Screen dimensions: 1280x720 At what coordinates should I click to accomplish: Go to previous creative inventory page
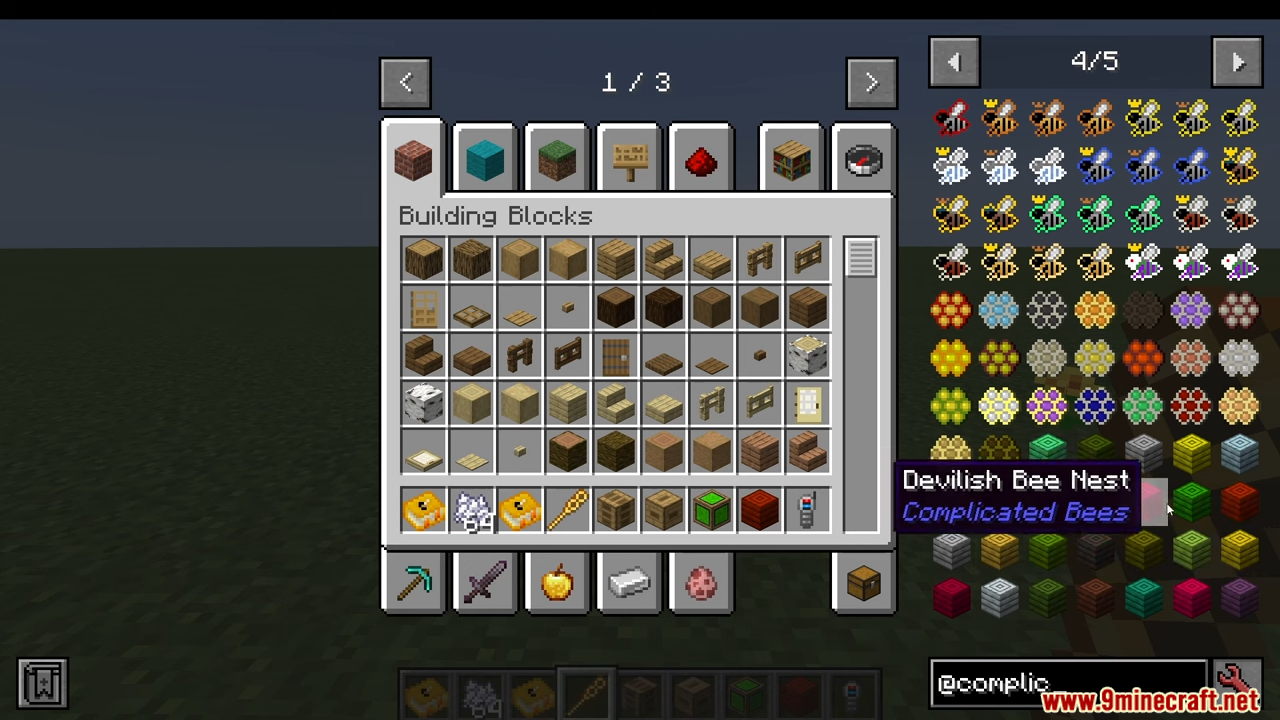point(405,83)
